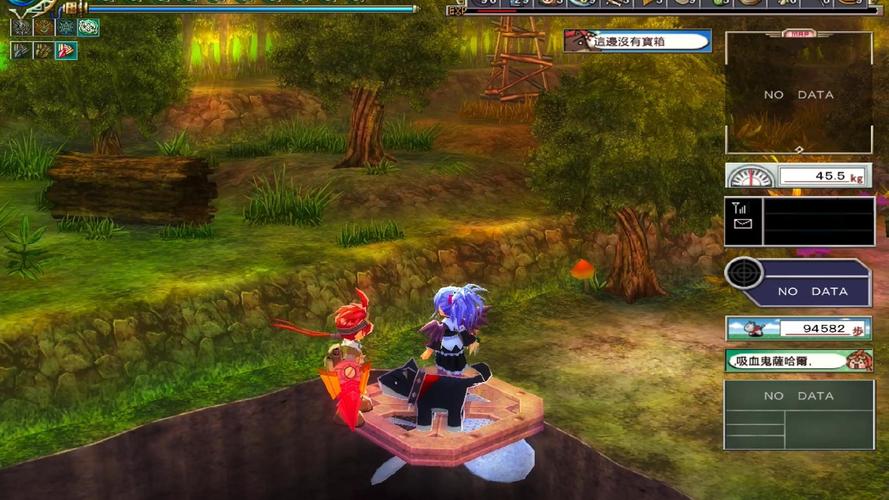Activate the red fan-shaped skill icon

pyautogui.click(x=66, y=50)
